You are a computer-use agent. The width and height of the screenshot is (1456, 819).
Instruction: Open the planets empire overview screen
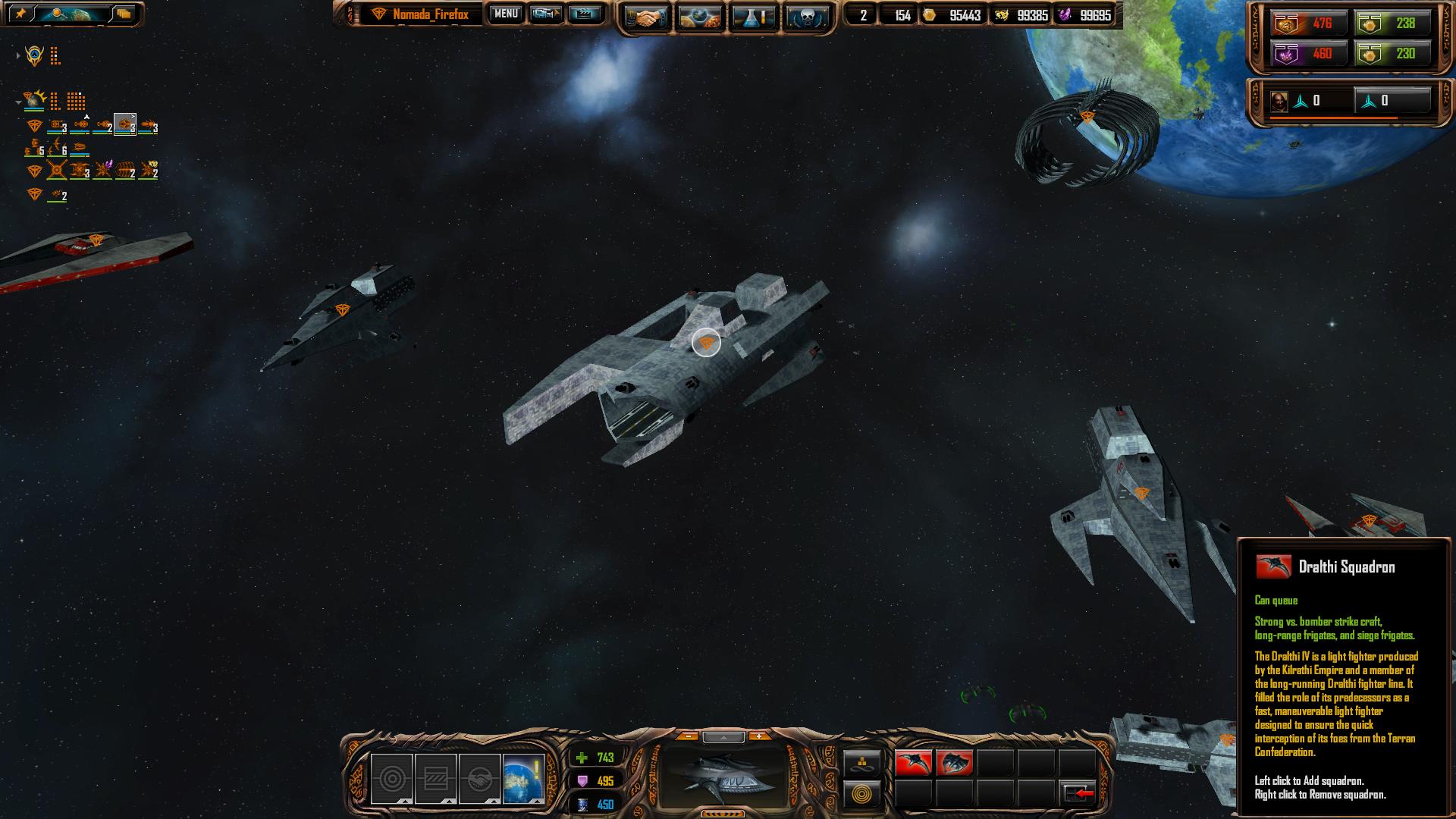(x=699, y=17)
